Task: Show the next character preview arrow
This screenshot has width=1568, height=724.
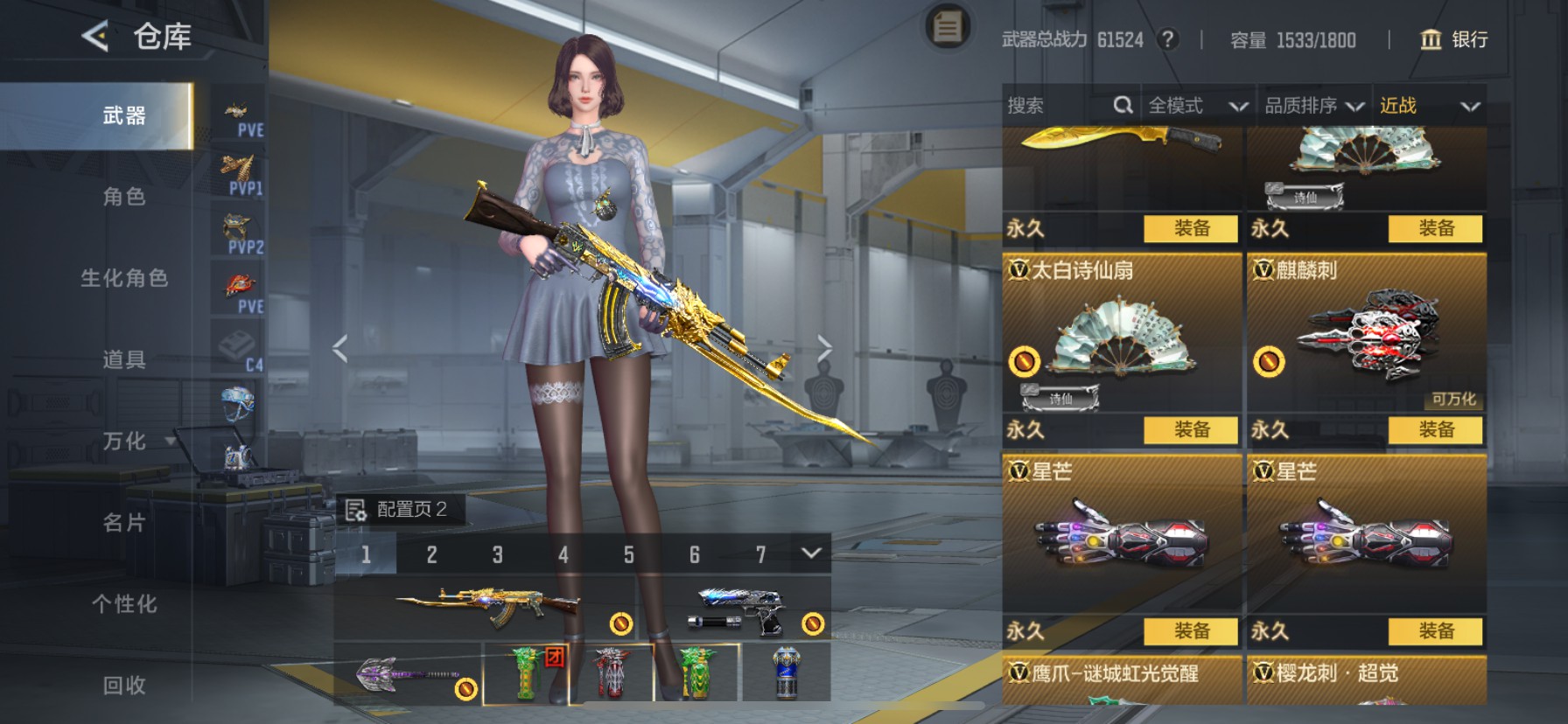Action: tap(824, 348)
